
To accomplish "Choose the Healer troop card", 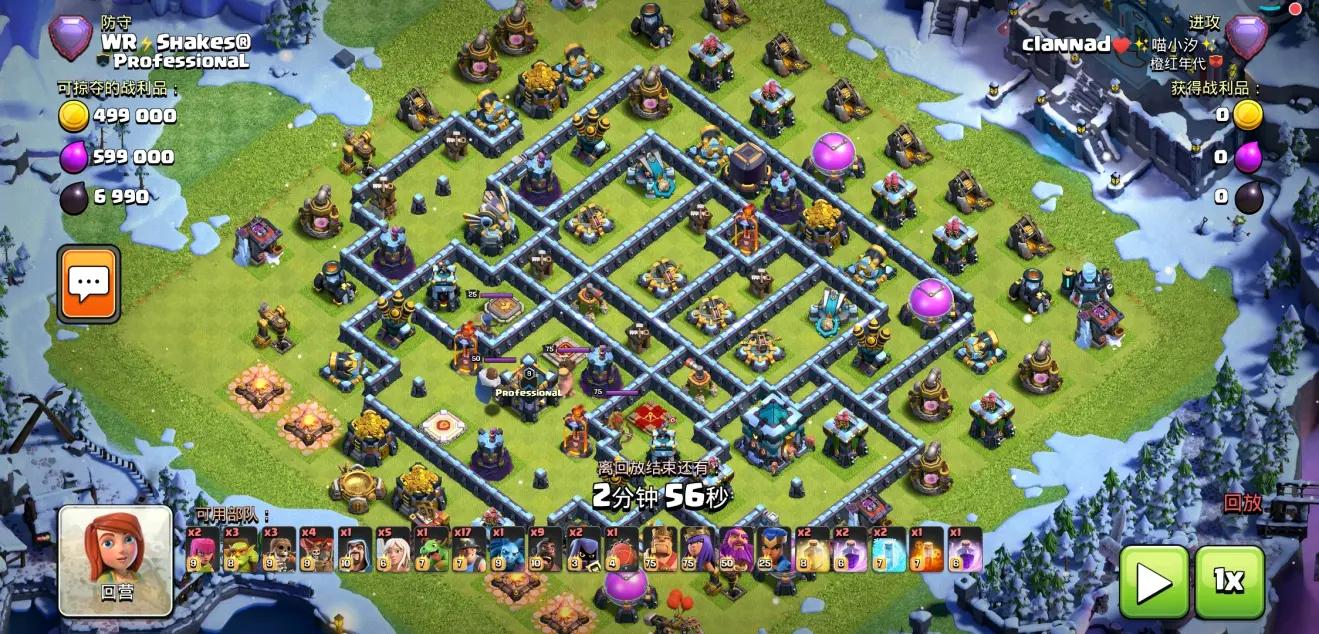I will pos(392,550).
